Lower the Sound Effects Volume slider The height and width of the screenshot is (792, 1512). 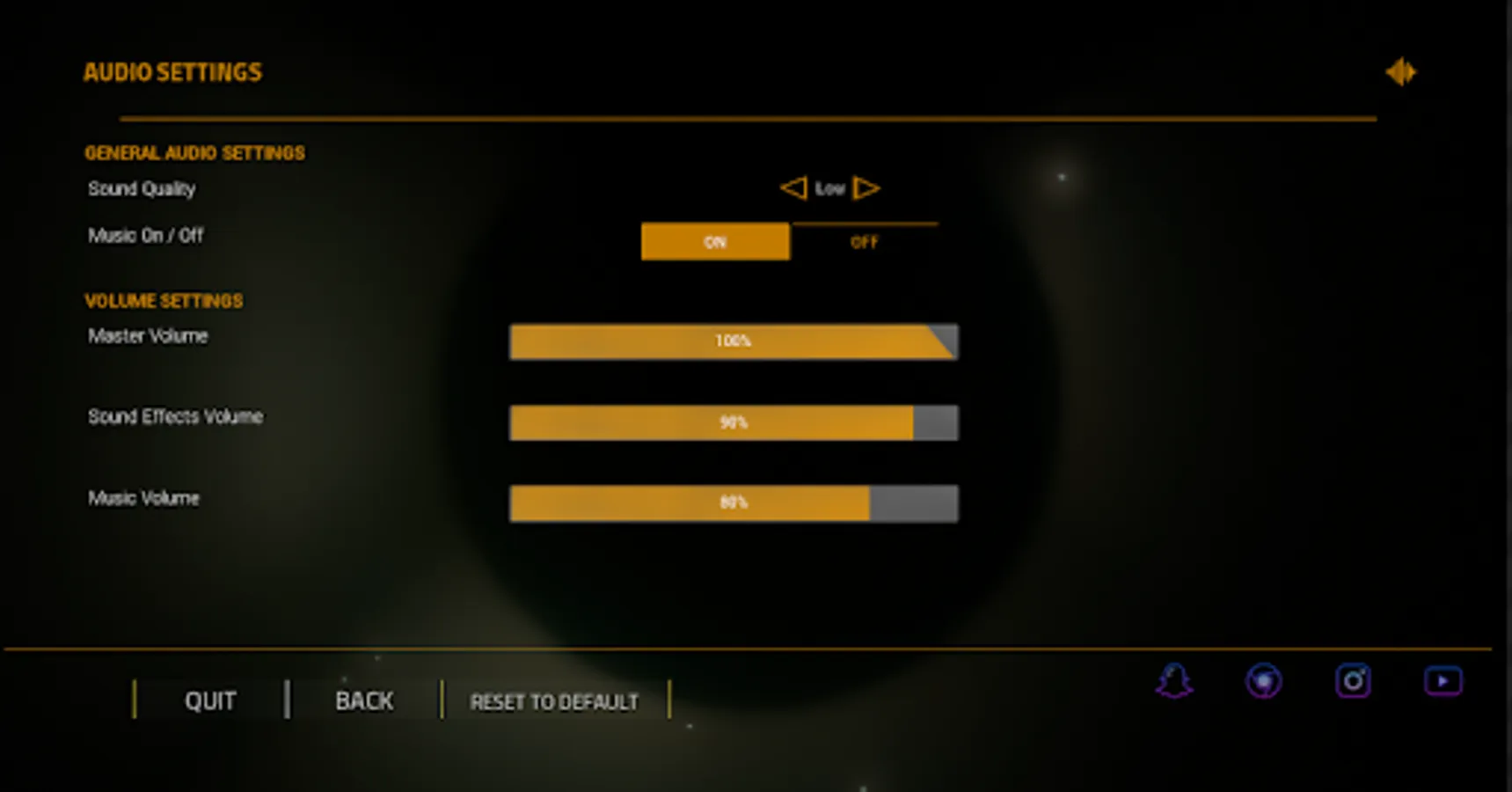pos(734,422)
